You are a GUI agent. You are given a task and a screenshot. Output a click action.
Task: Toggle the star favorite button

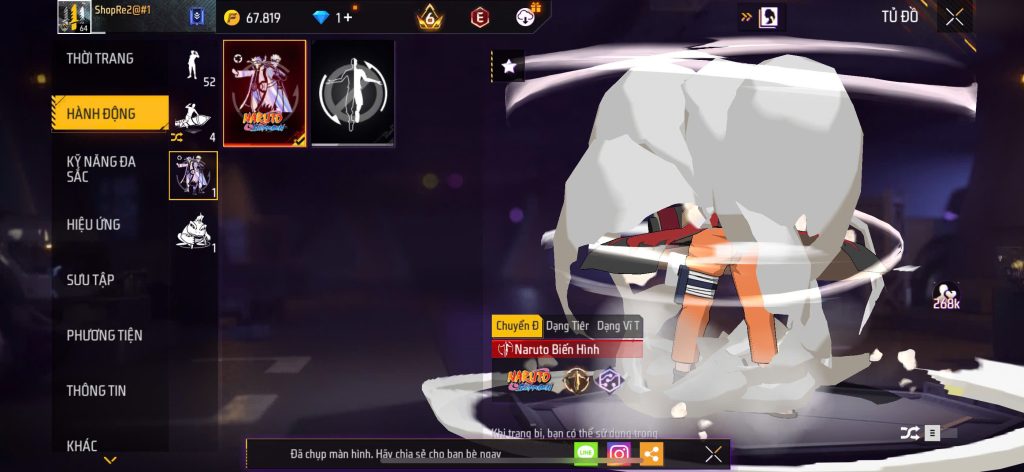(509, 66)
